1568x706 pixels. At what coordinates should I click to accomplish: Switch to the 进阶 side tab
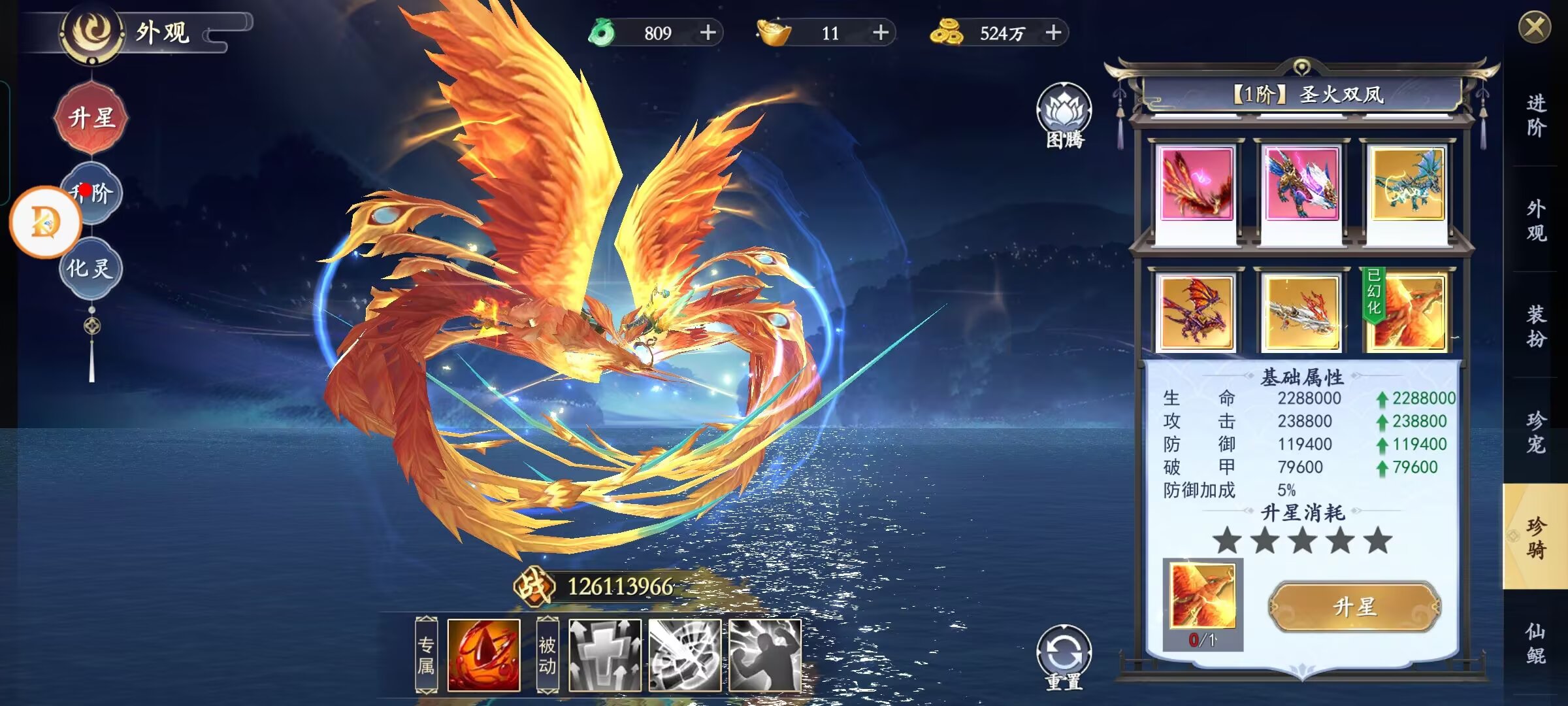coord(1535,115)
